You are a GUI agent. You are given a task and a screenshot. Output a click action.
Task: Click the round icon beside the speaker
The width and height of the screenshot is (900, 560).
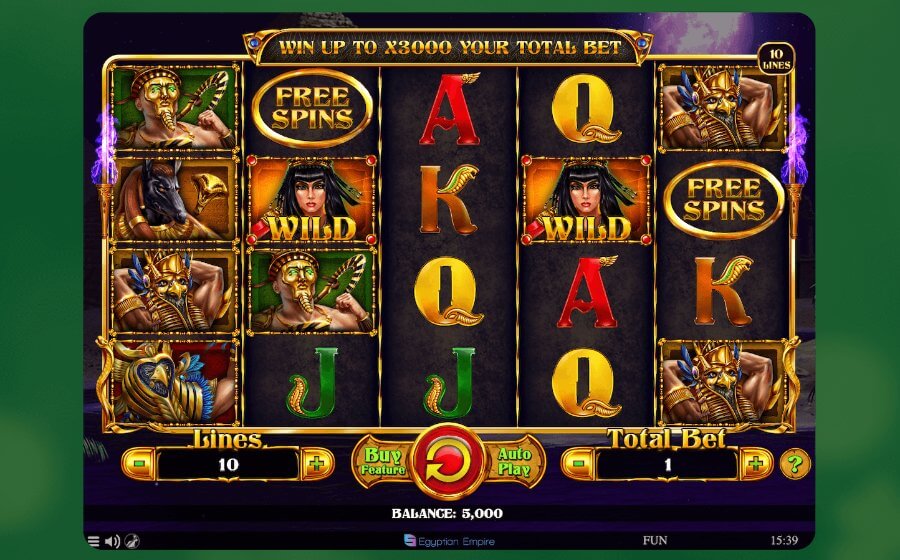131,541
